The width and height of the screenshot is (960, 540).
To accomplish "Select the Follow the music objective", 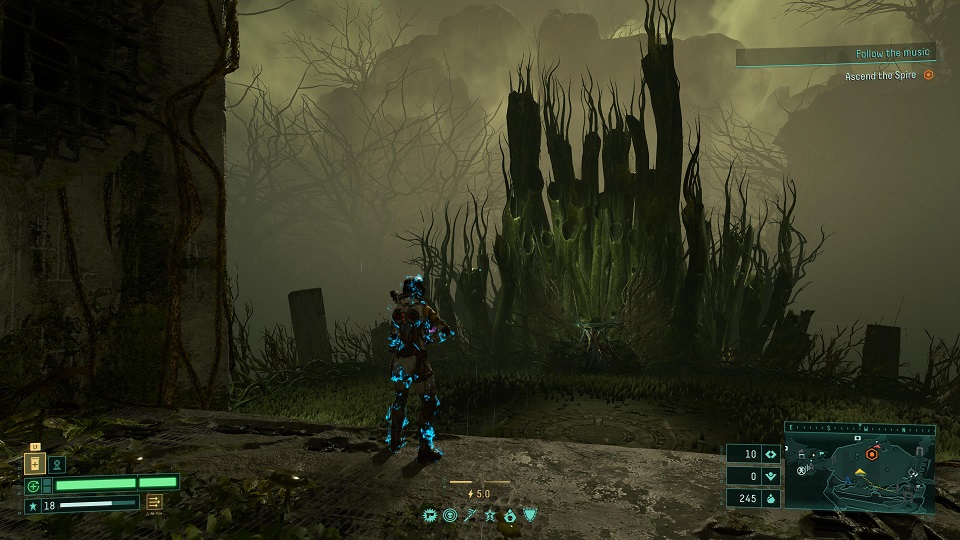I will coord(892,53).
